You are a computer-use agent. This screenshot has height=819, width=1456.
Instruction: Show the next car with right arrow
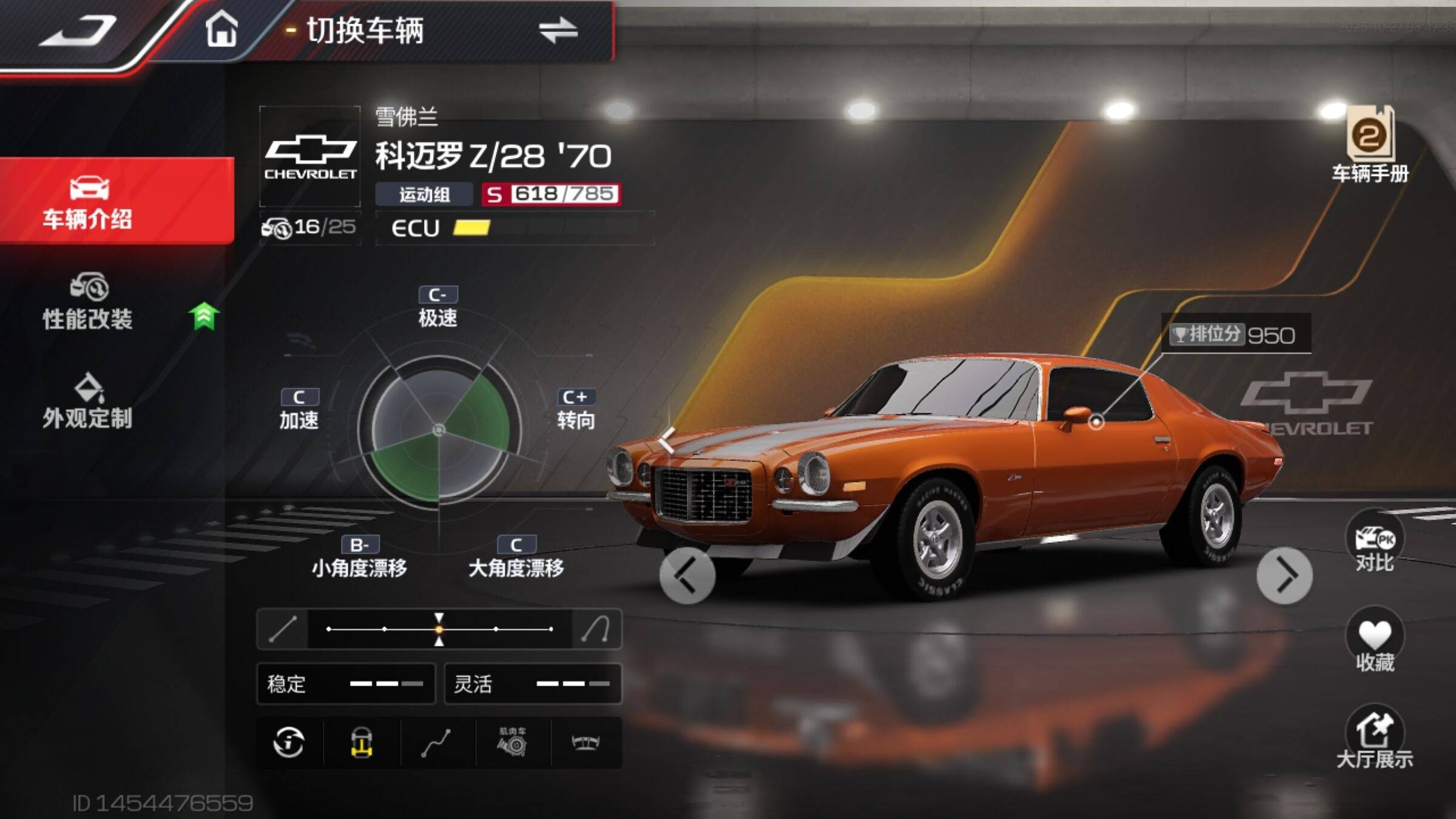click(1284, 576)
